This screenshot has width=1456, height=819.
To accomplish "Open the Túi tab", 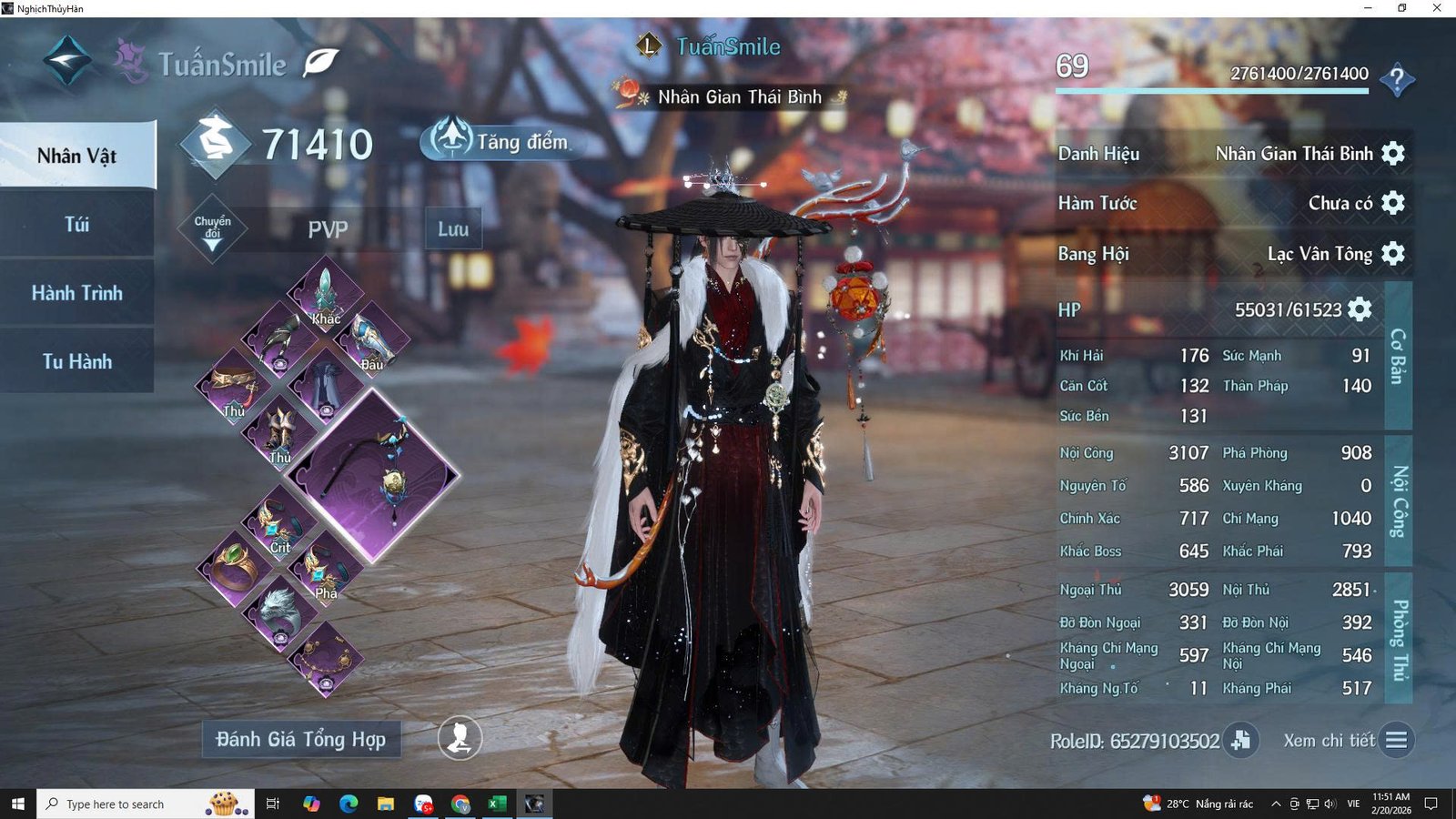I will [77, 224].
